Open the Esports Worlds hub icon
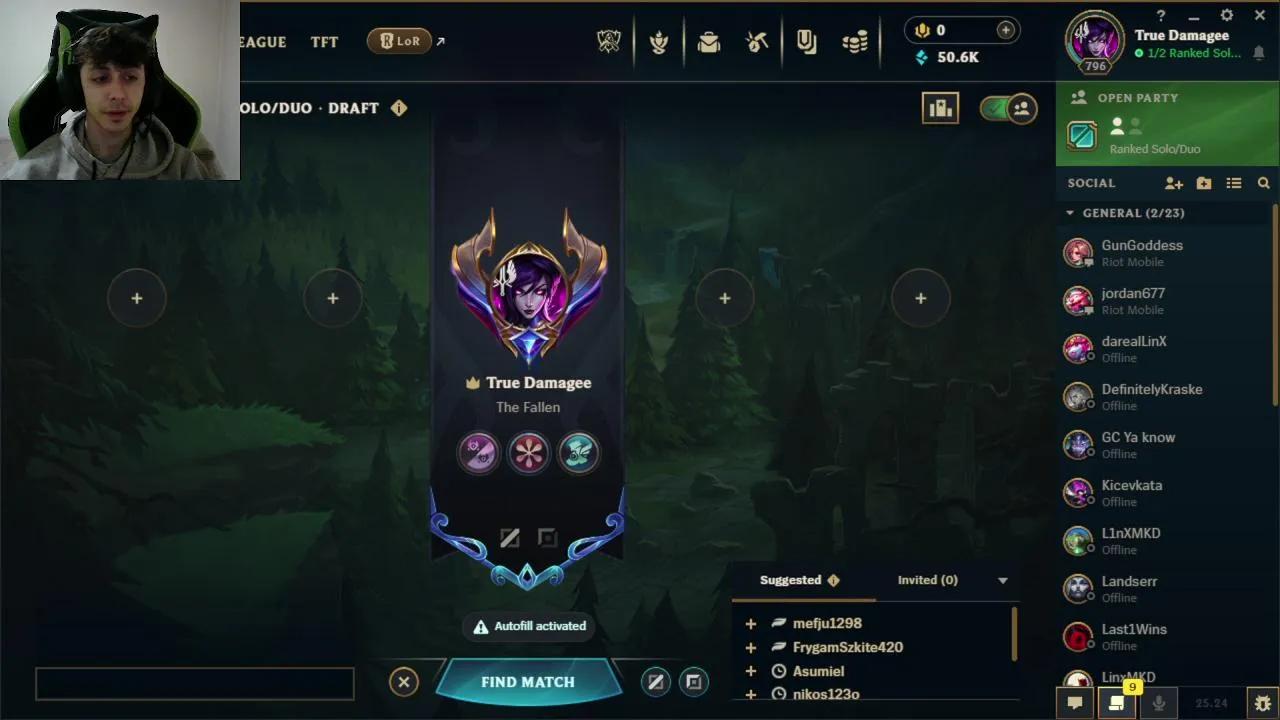The height and width of the screenshot is (720, 1280). (x=608, y=42)
